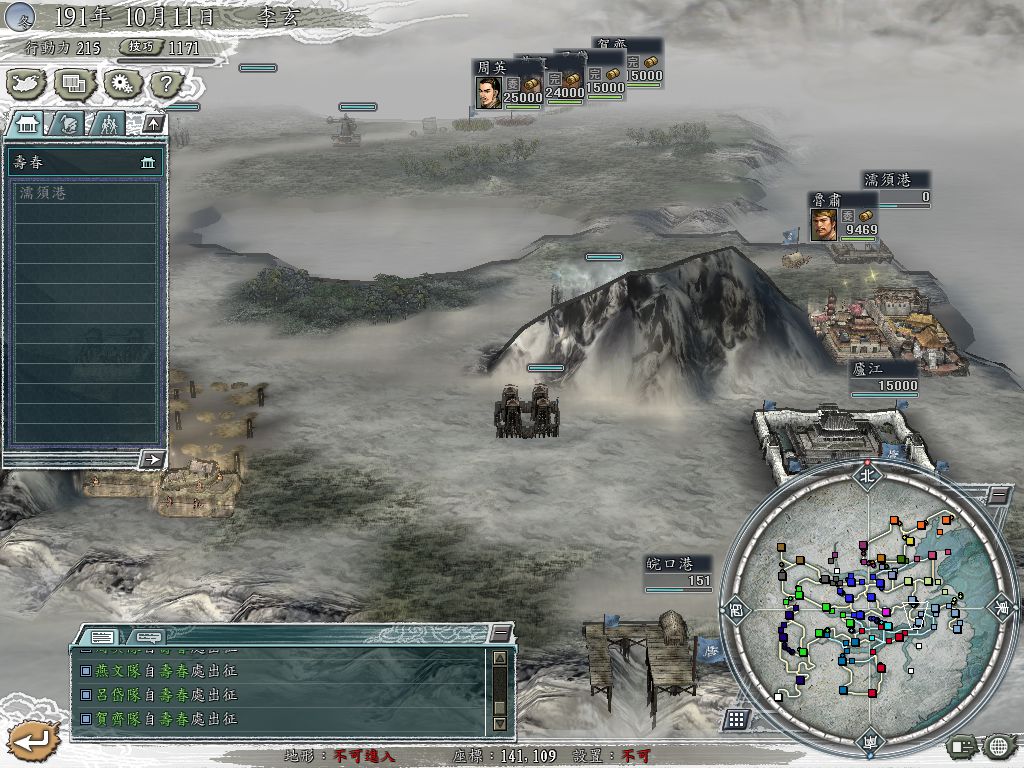Switch to the two-figures officers tab
Image resolution: width=1024 pixels, height=768 pixels.
(x=108, y=124)
